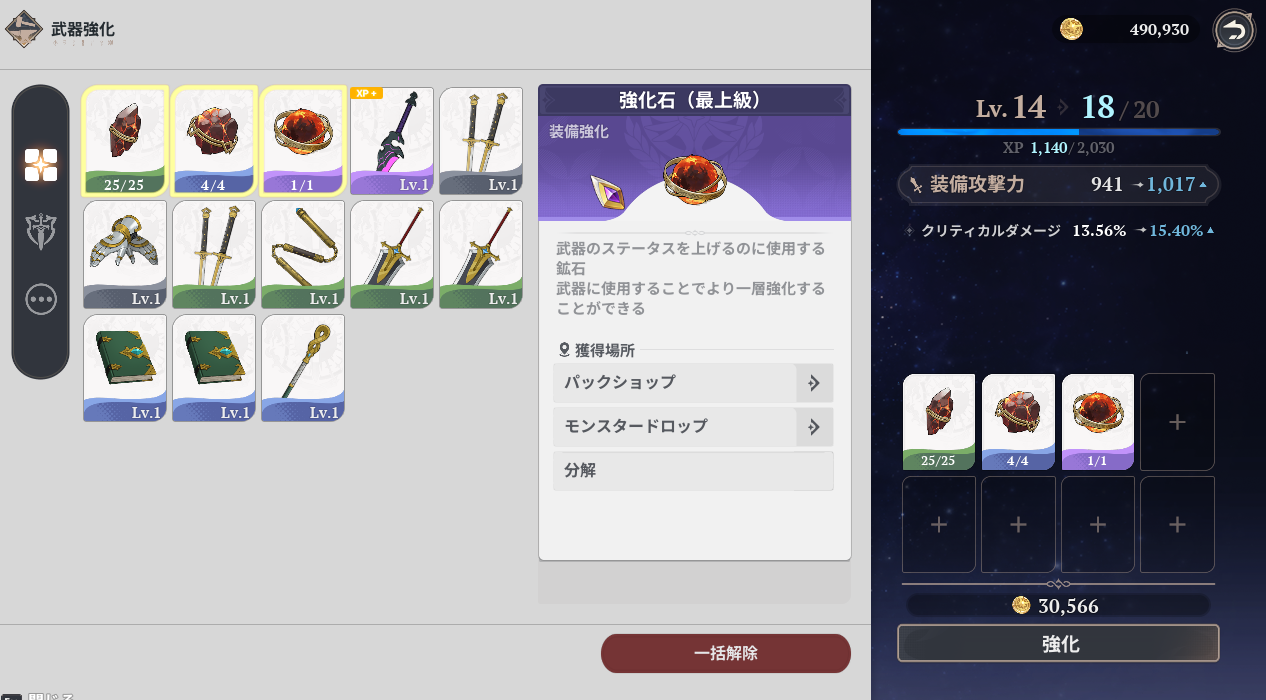Choose the 分解 option
Image resolution: width=1266 pixels, height=700 pixels.
tap(692, 470)
